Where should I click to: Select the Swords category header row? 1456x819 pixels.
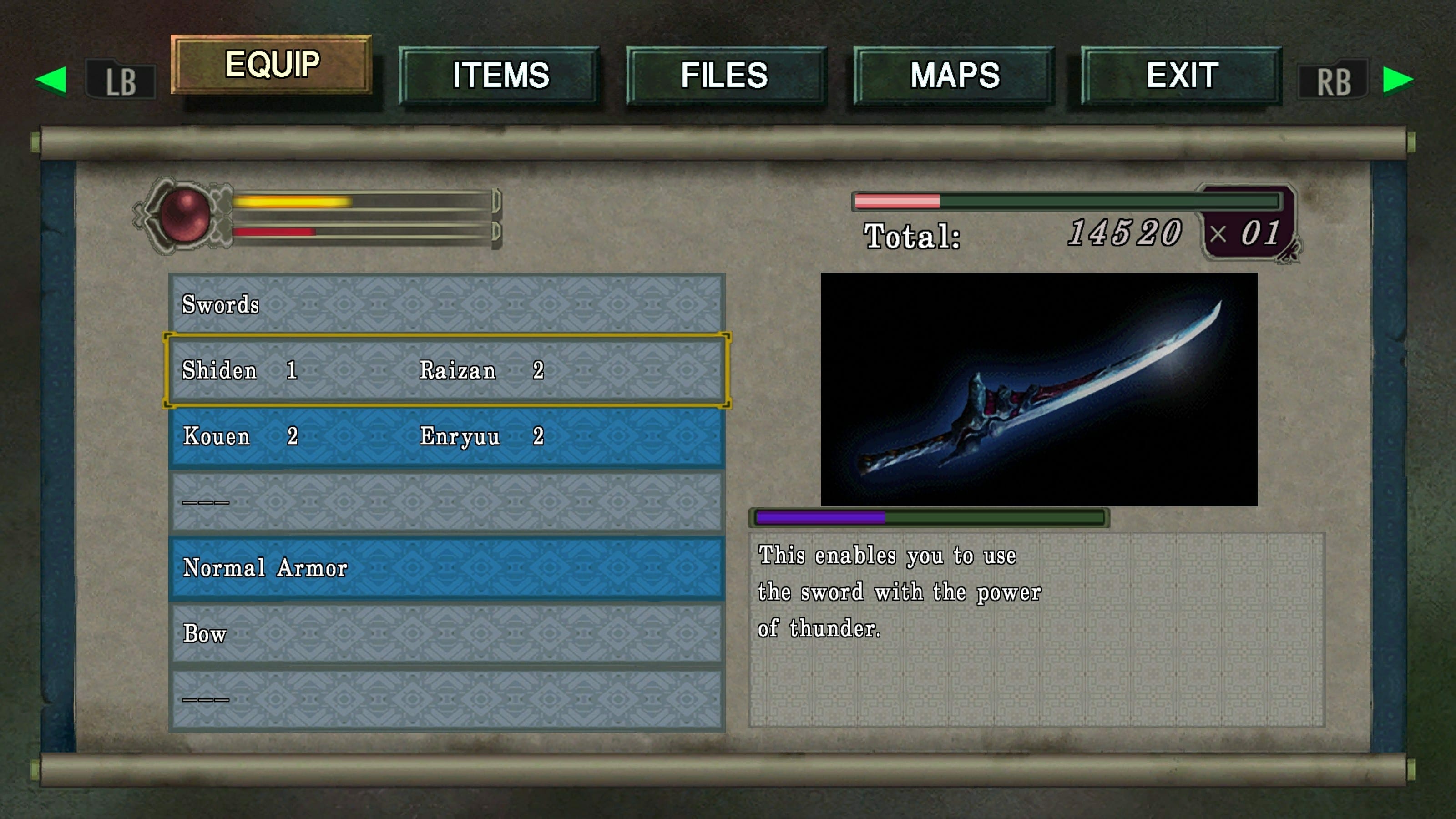coord(446,305)
